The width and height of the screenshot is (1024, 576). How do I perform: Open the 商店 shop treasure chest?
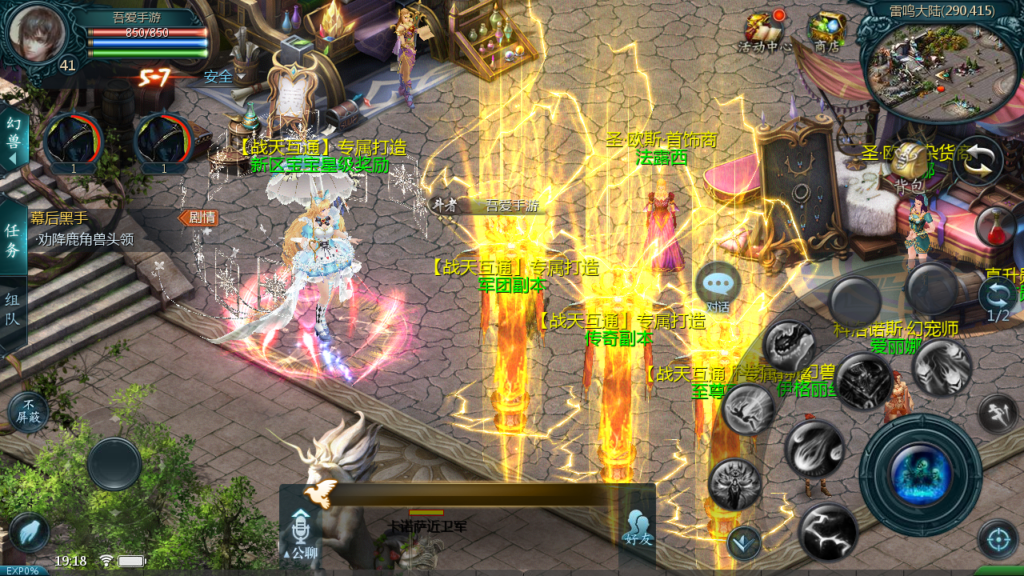coord(826,30)
